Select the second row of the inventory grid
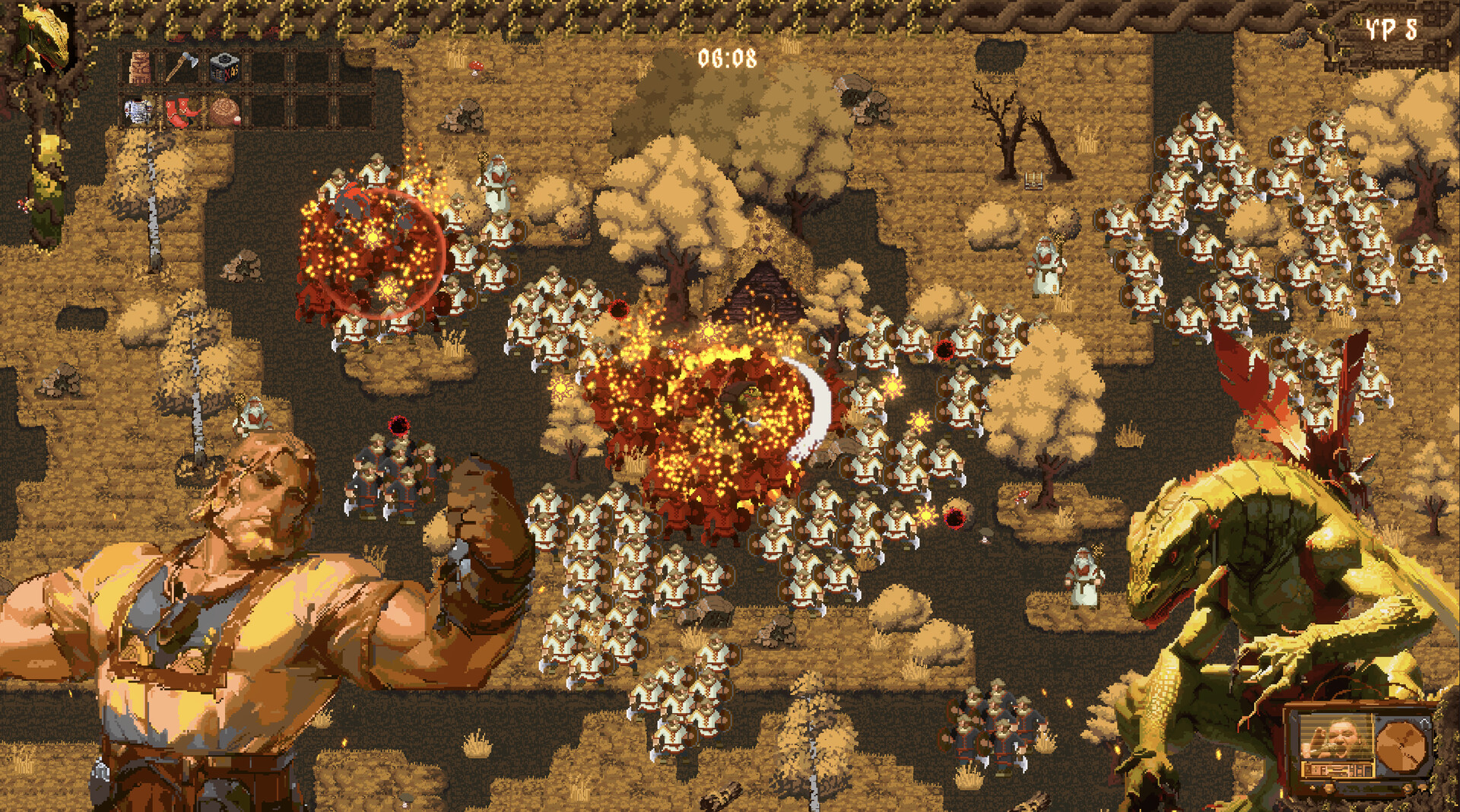 pos(182,111)
